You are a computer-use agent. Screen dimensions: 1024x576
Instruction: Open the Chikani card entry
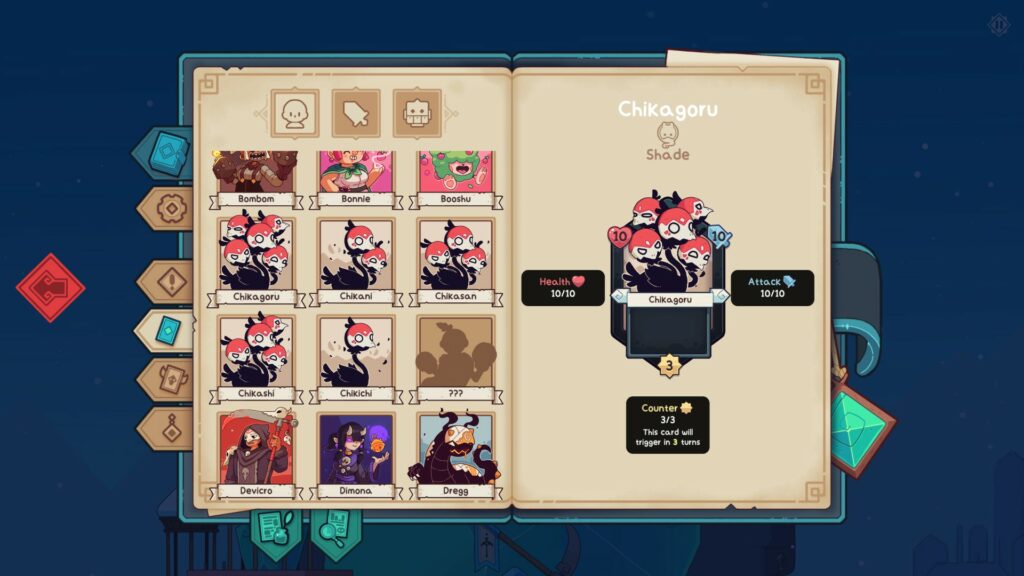point(356,260)
